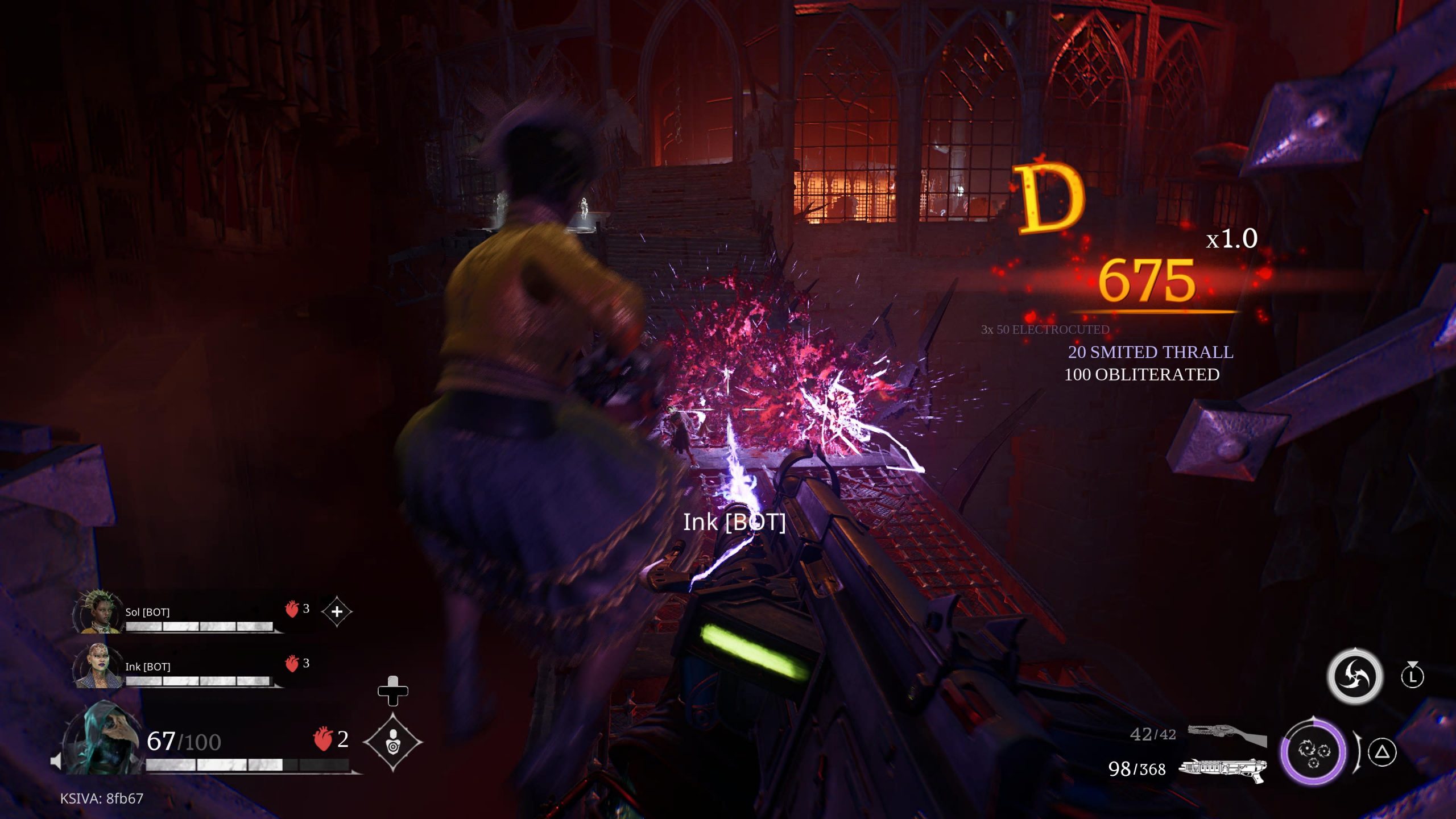This screenshot has height=819, width=1456.
Task: Select the rifle weapon with 98 ammo
Action: point(1223,770)
